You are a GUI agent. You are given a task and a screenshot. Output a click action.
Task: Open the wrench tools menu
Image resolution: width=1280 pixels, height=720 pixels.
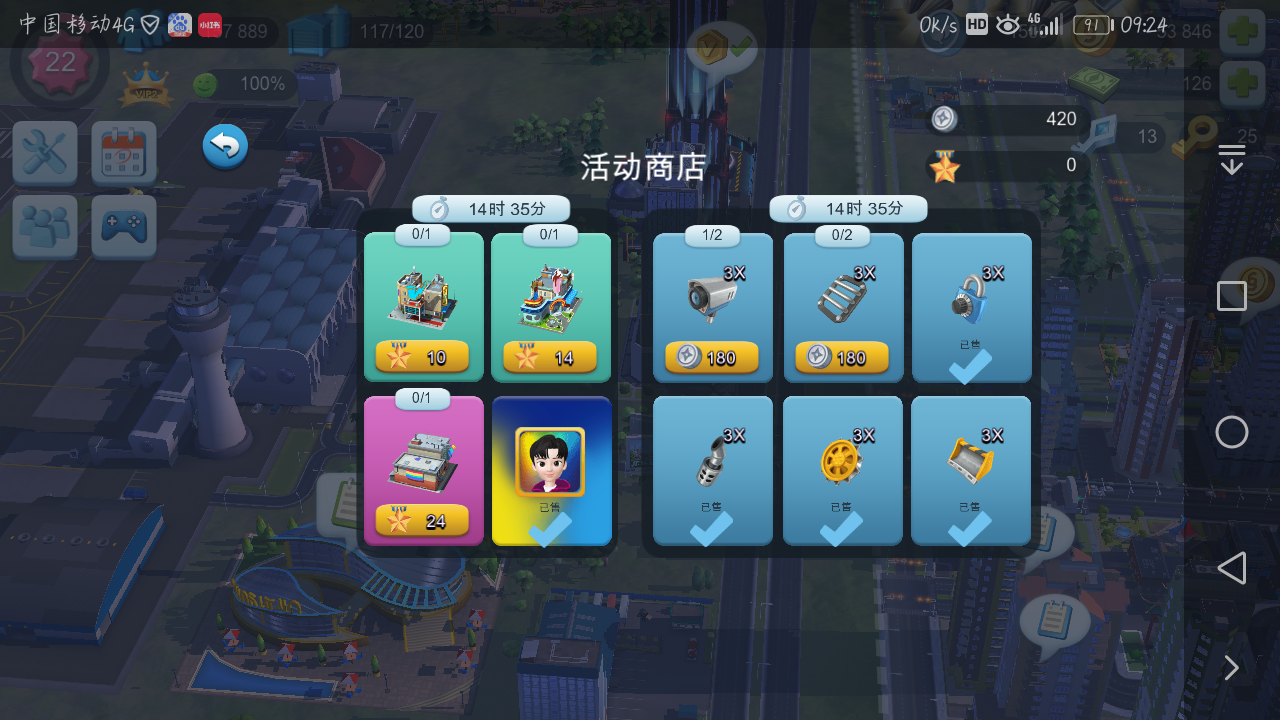pos(44,154)
